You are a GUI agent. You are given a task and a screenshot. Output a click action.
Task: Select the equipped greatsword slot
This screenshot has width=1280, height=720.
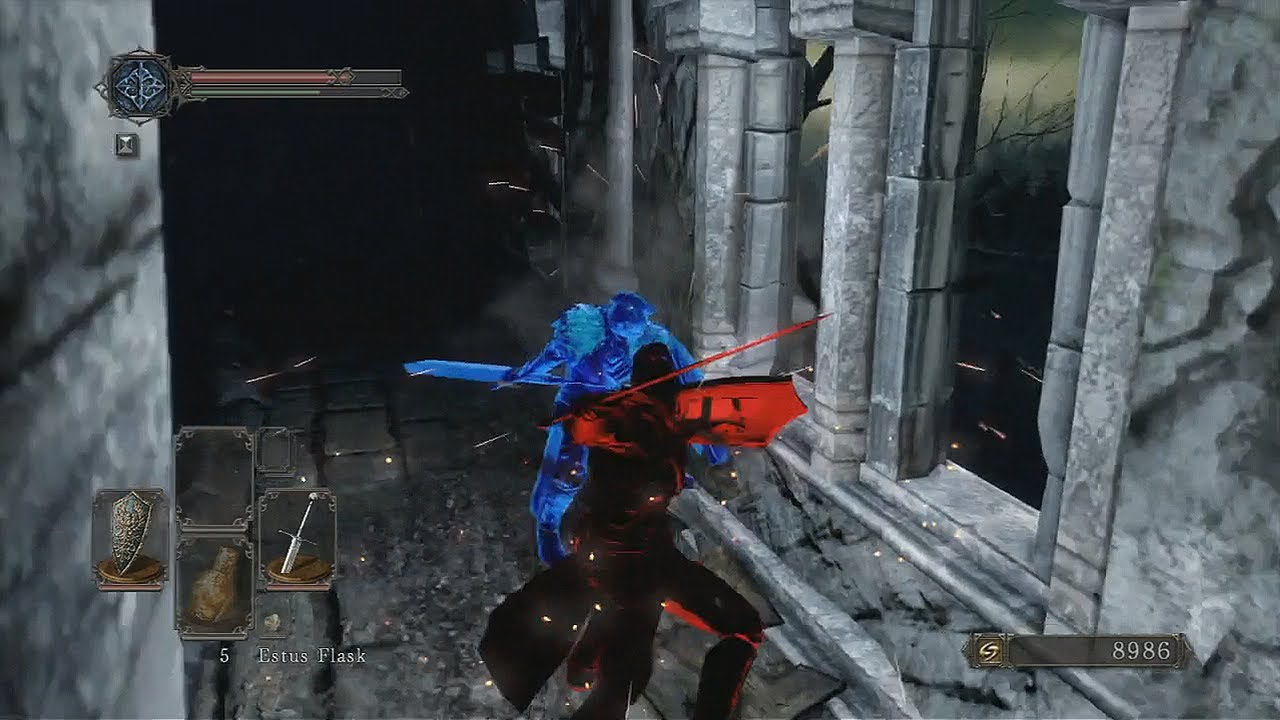coord(297,538)
